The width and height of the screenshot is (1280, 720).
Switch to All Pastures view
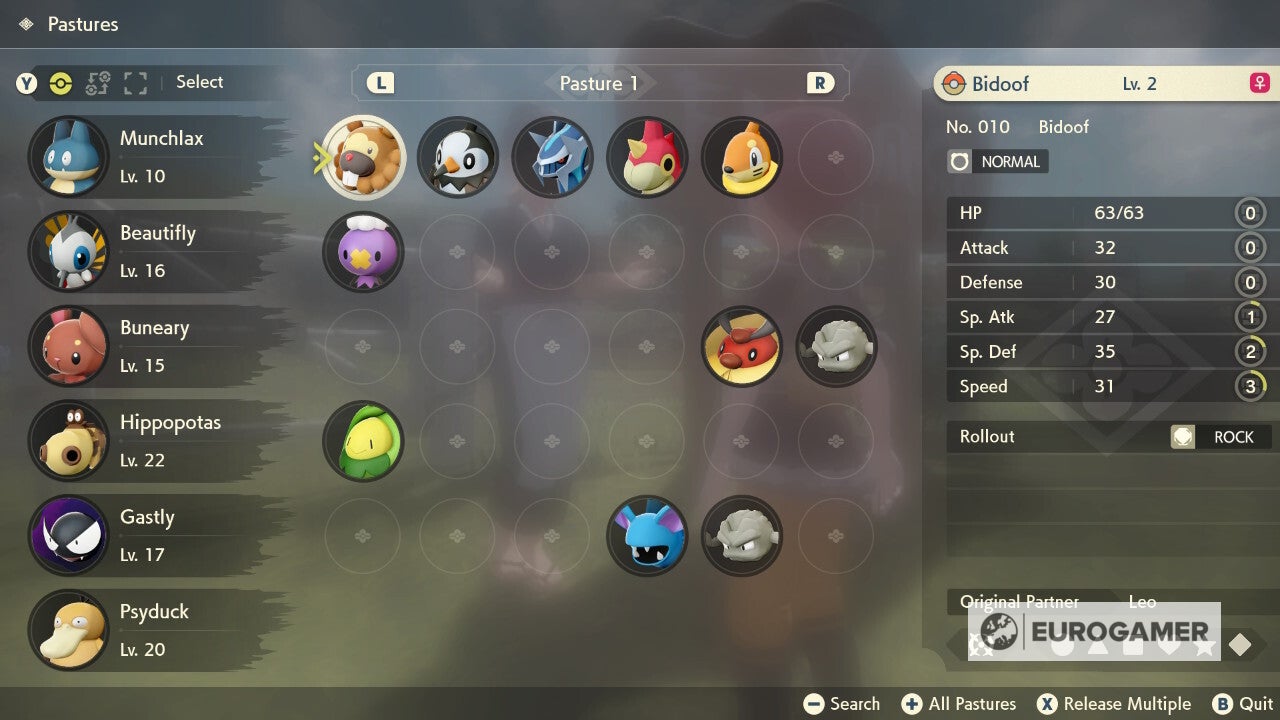pyautogui.click(x=958, y=703)
